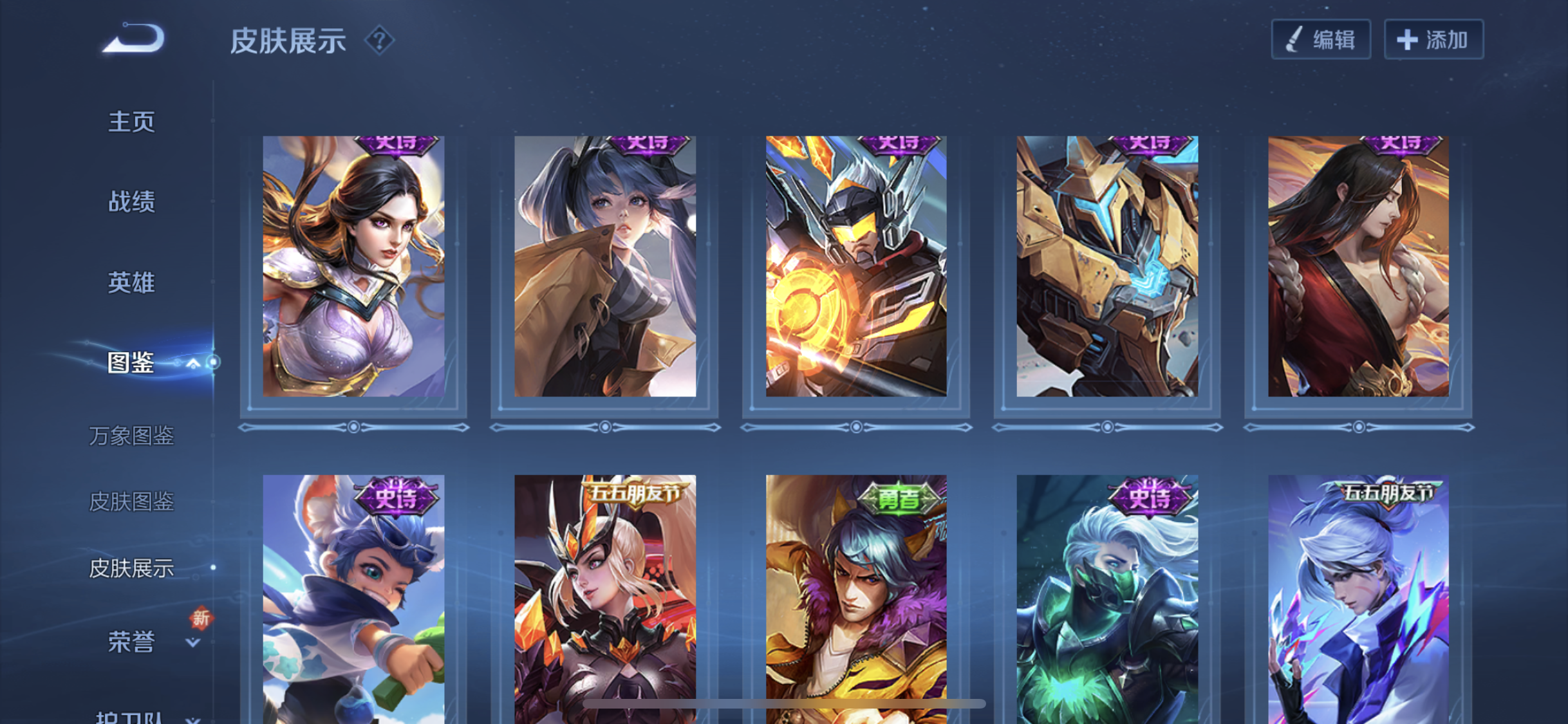Select the blue-haired goggles kid skin card

[353, 599]
